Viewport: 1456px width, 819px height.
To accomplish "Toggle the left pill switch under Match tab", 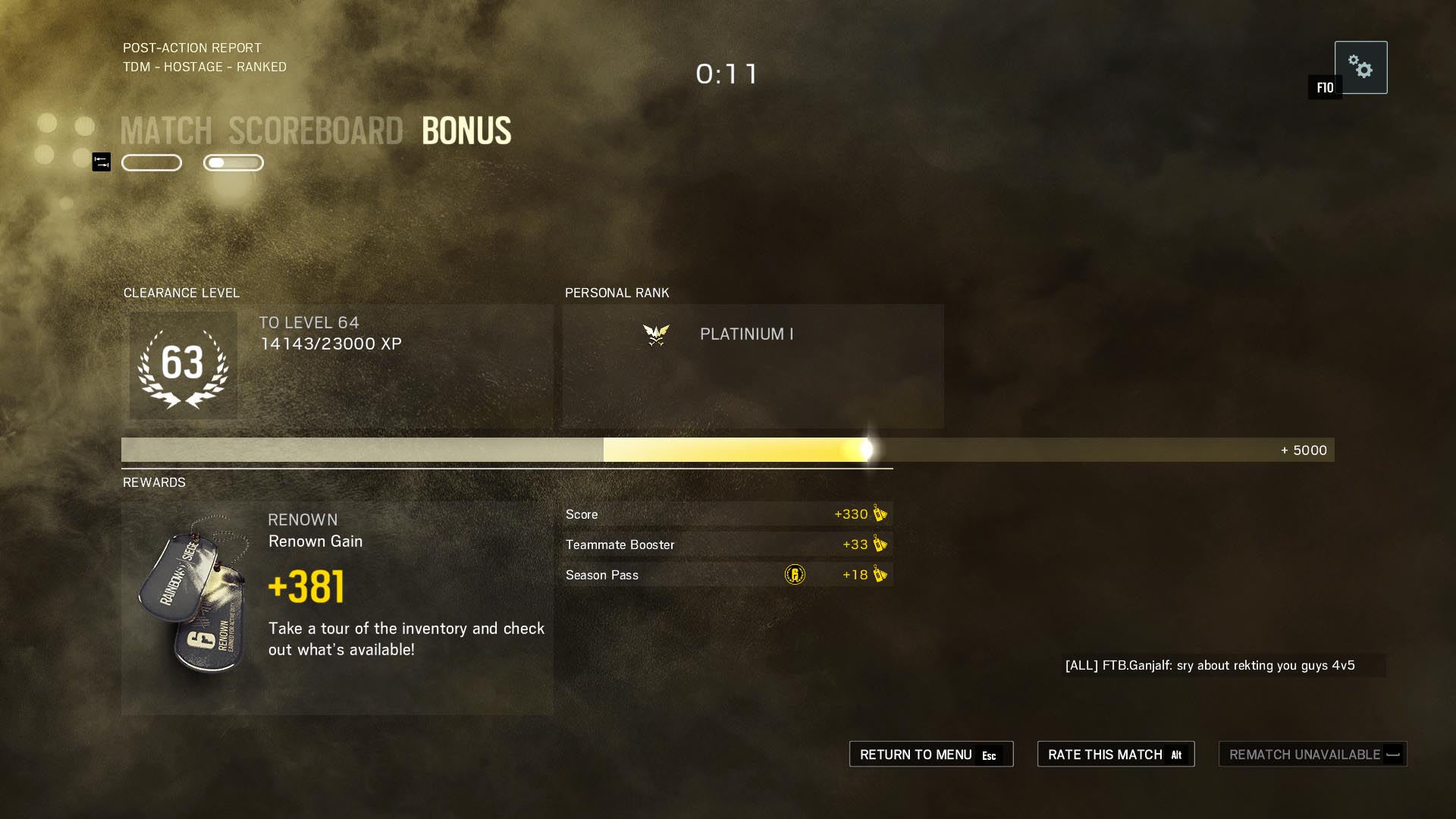I will 152,162.
